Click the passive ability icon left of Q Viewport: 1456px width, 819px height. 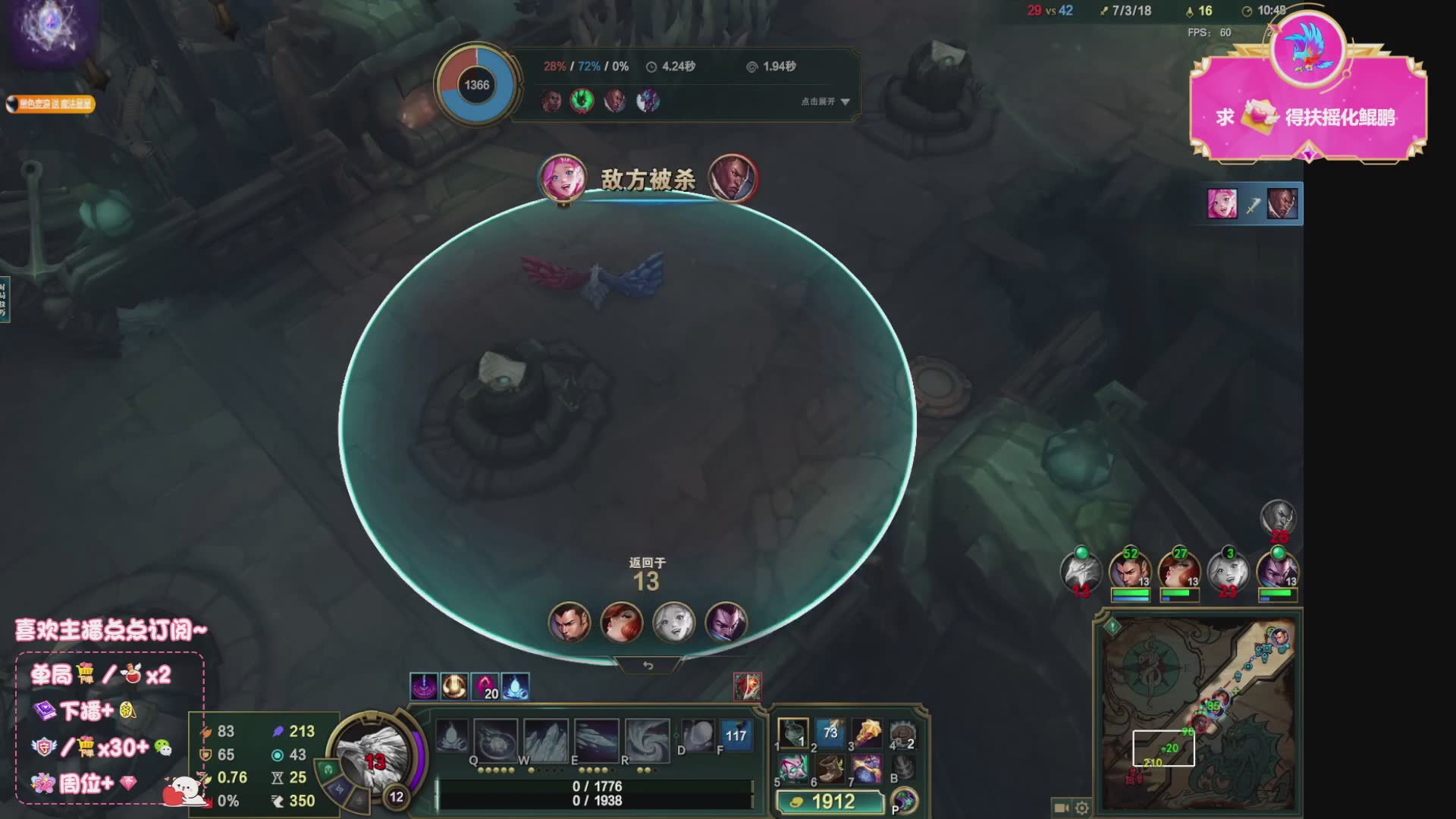click(x=452, y=736)
